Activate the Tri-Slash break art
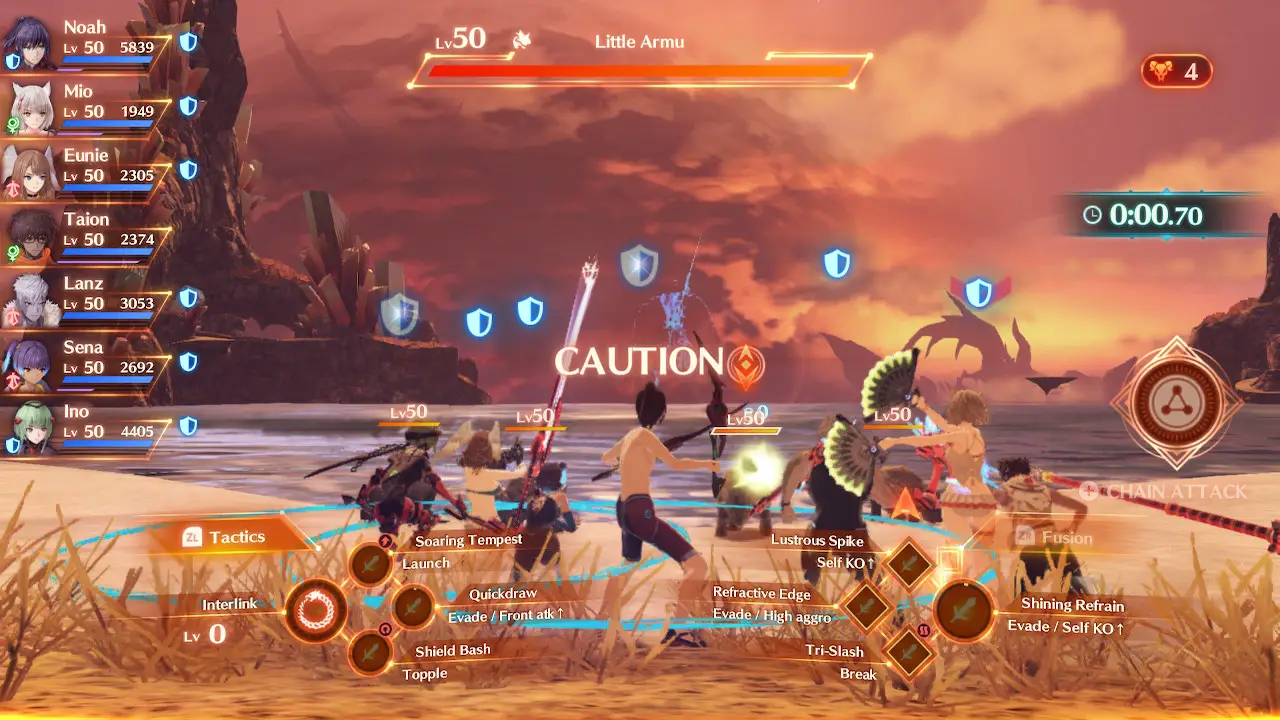Viewport: 1280px width, 720px height. point(909,652)
